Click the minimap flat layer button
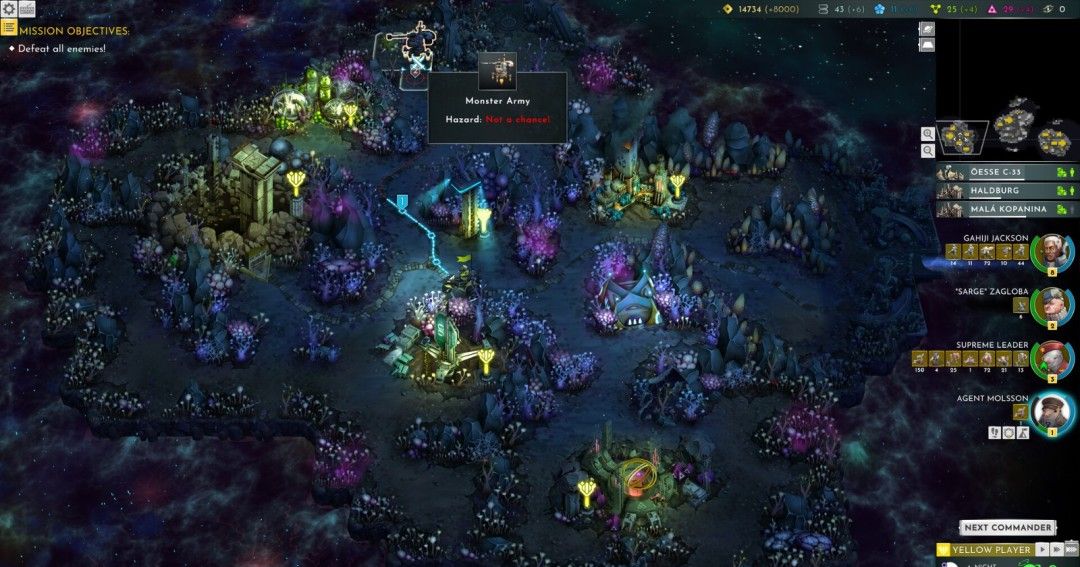This screenshot has width=1080, height=567. (927, 45)
